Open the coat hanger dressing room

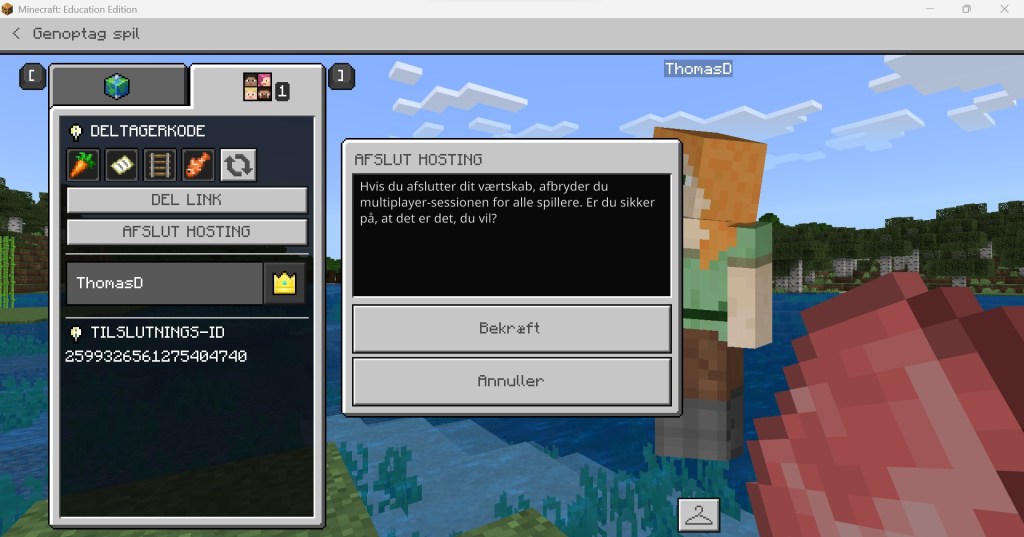(699, 515)
